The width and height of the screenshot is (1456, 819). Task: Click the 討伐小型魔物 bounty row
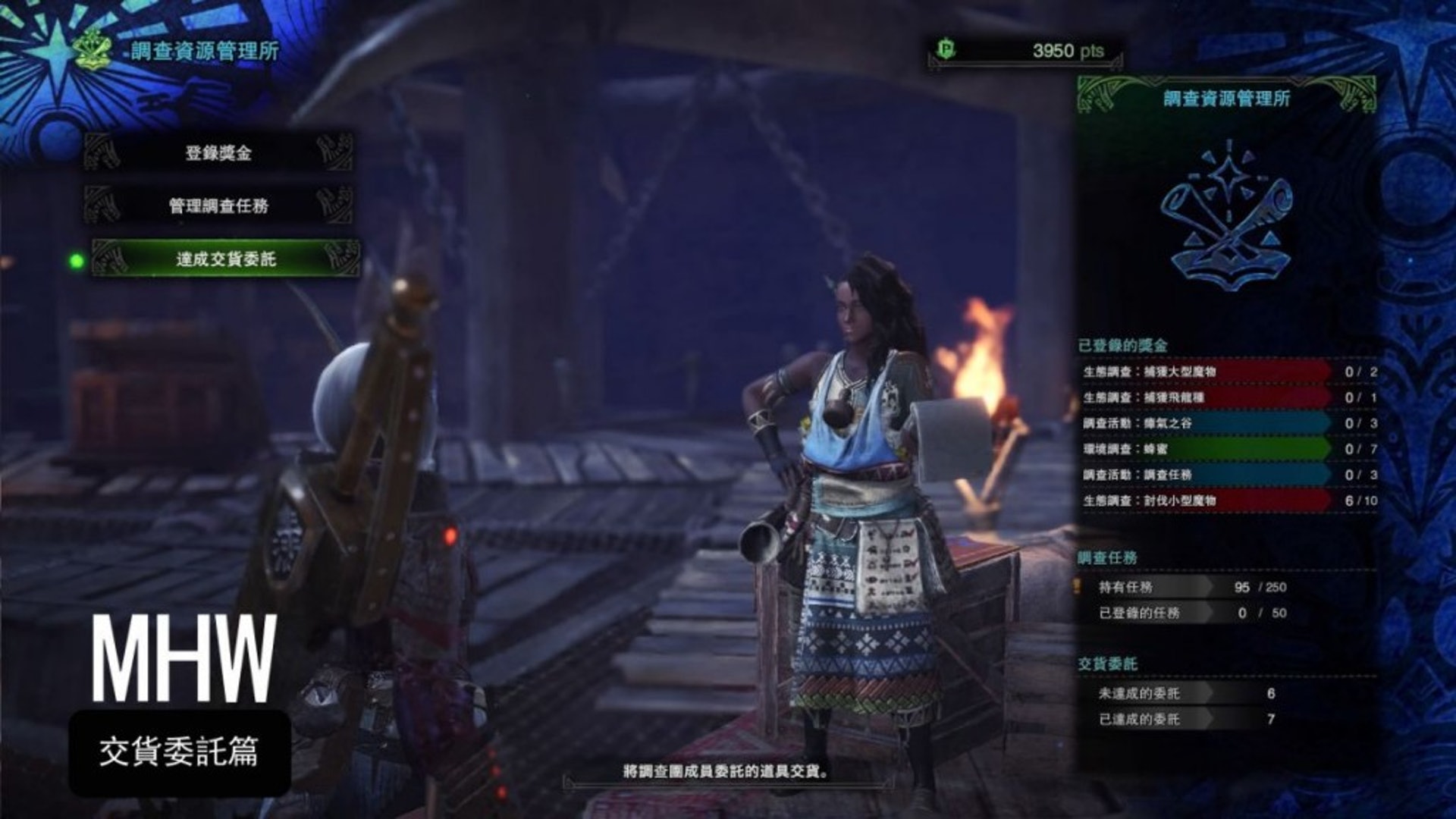coord(1206,500)
